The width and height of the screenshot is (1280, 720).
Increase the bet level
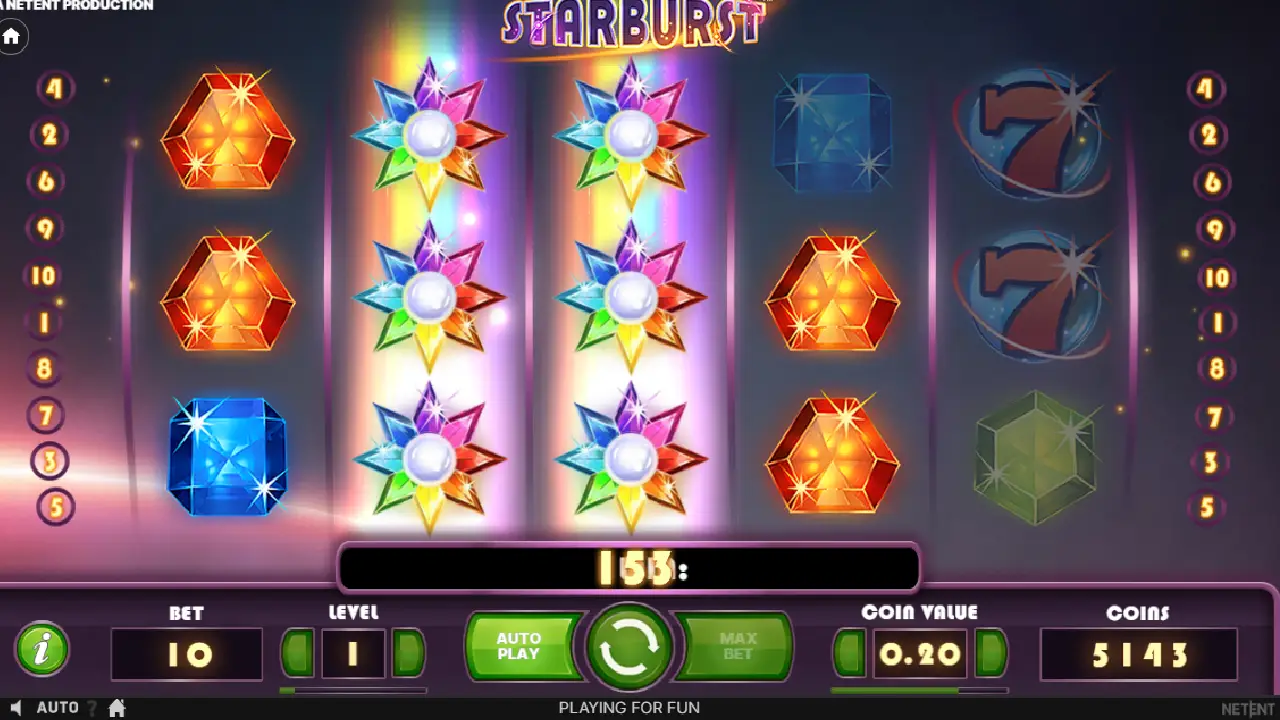pyautogui.click(x=408, y=654)
